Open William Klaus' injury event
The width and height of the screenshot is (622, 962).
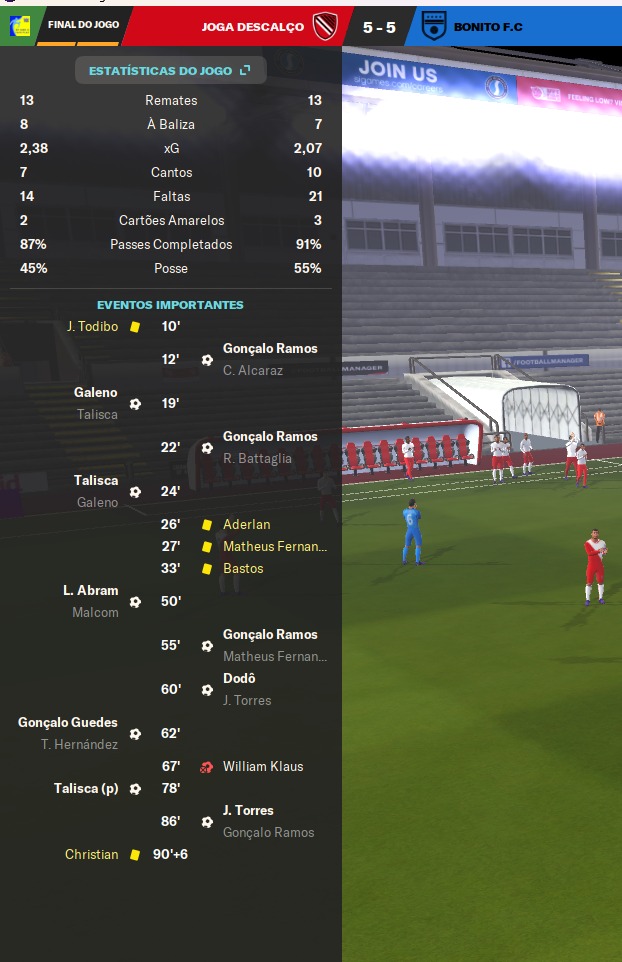tap(262, 766)
